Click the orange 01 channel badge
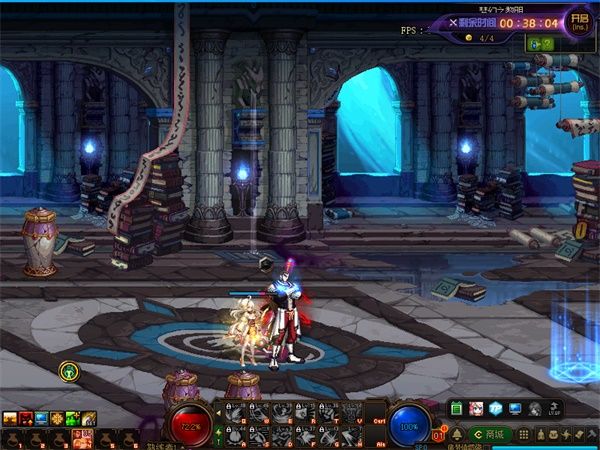This screenshot has width=600, height=450. pyautogui.click(x=440, y=435)
